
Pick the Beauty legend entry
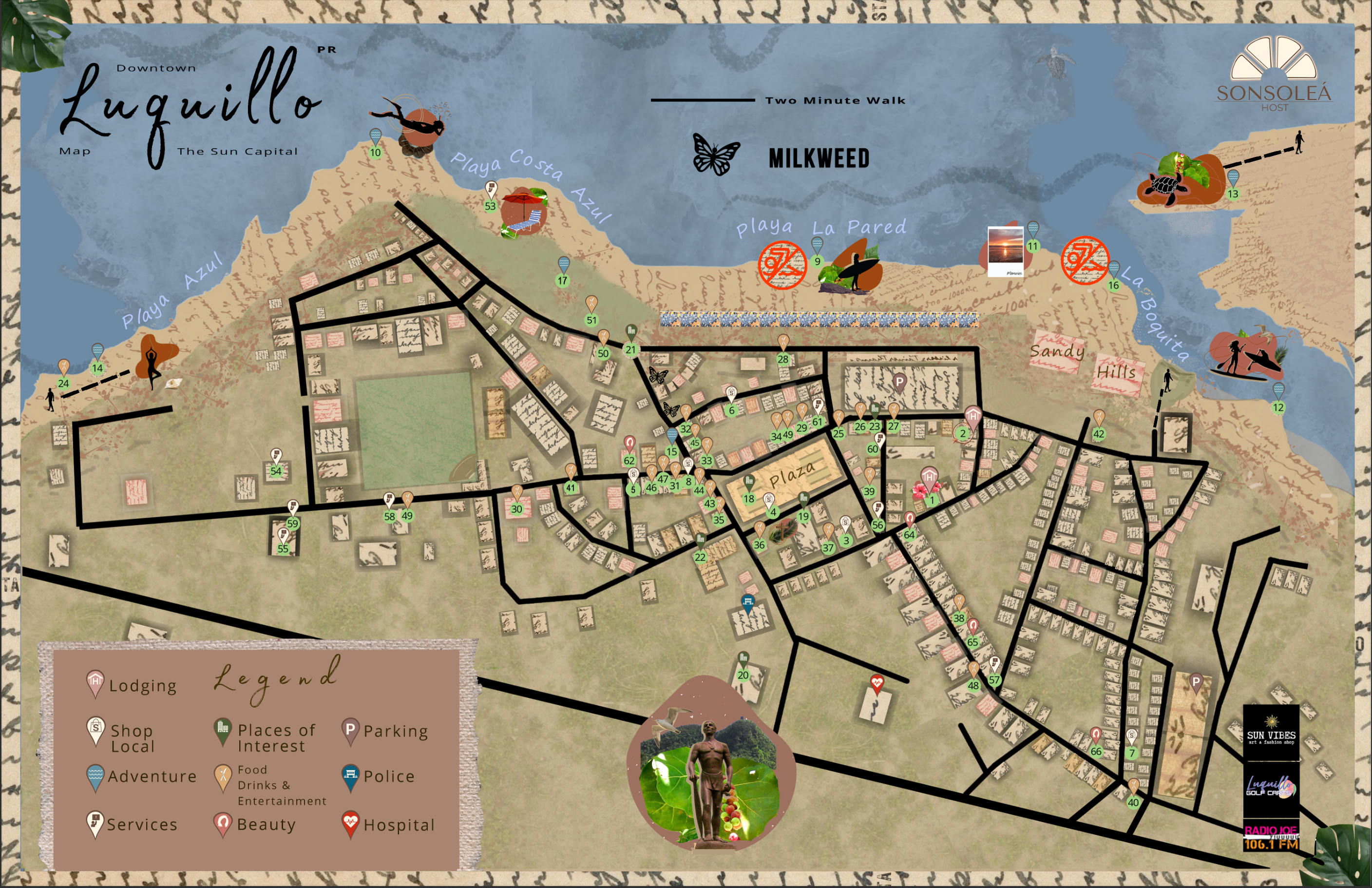pos(266,825)
